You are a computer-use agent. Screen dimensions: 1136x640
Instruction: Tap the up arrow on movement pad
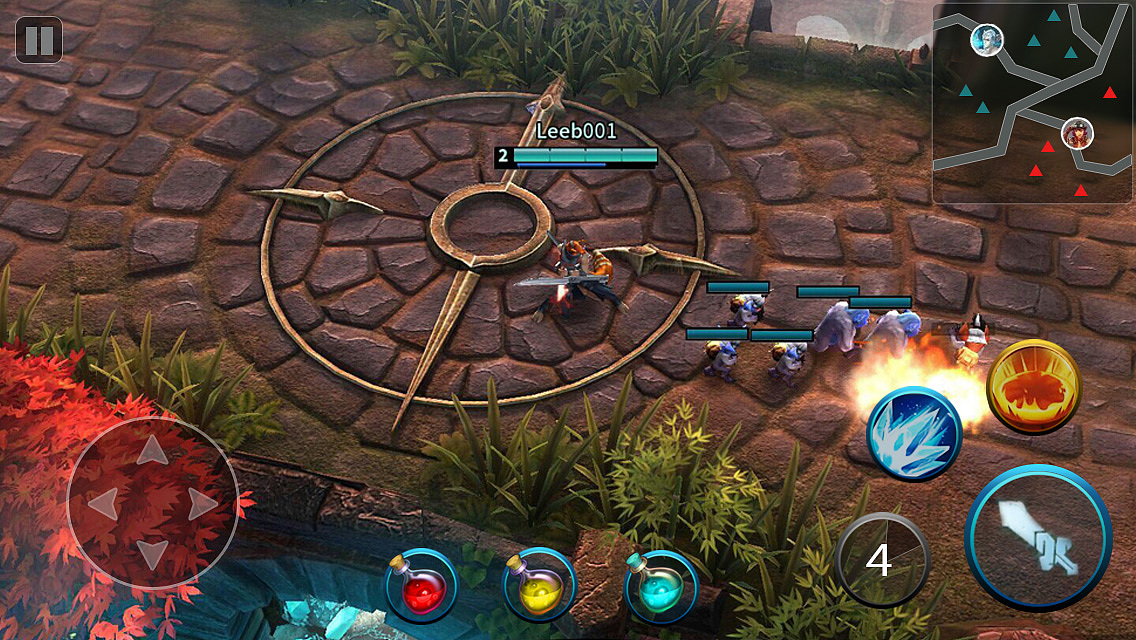[152, 452]
